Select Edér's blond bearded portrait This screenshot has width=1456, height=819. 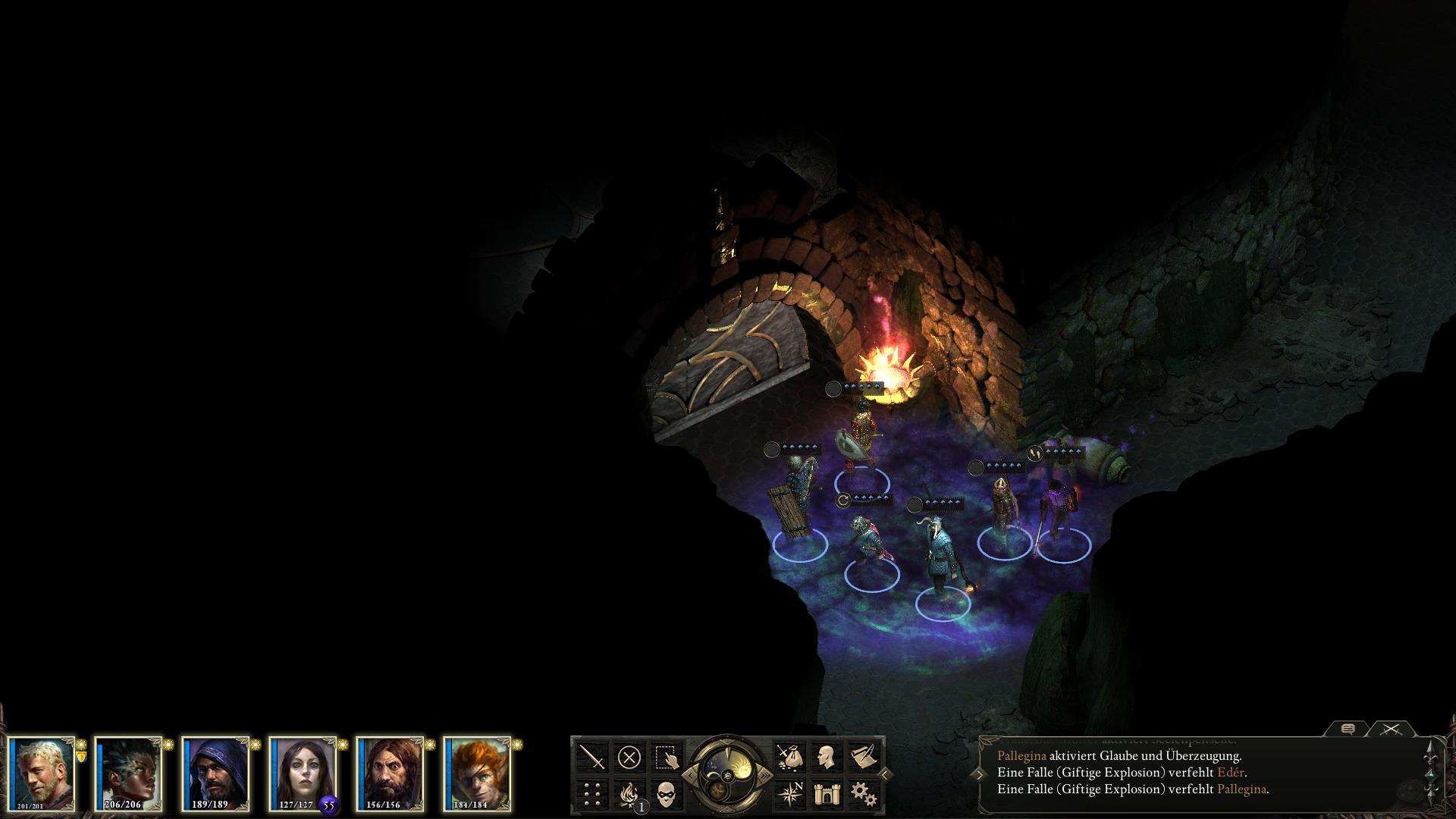[x=43, y=773]
